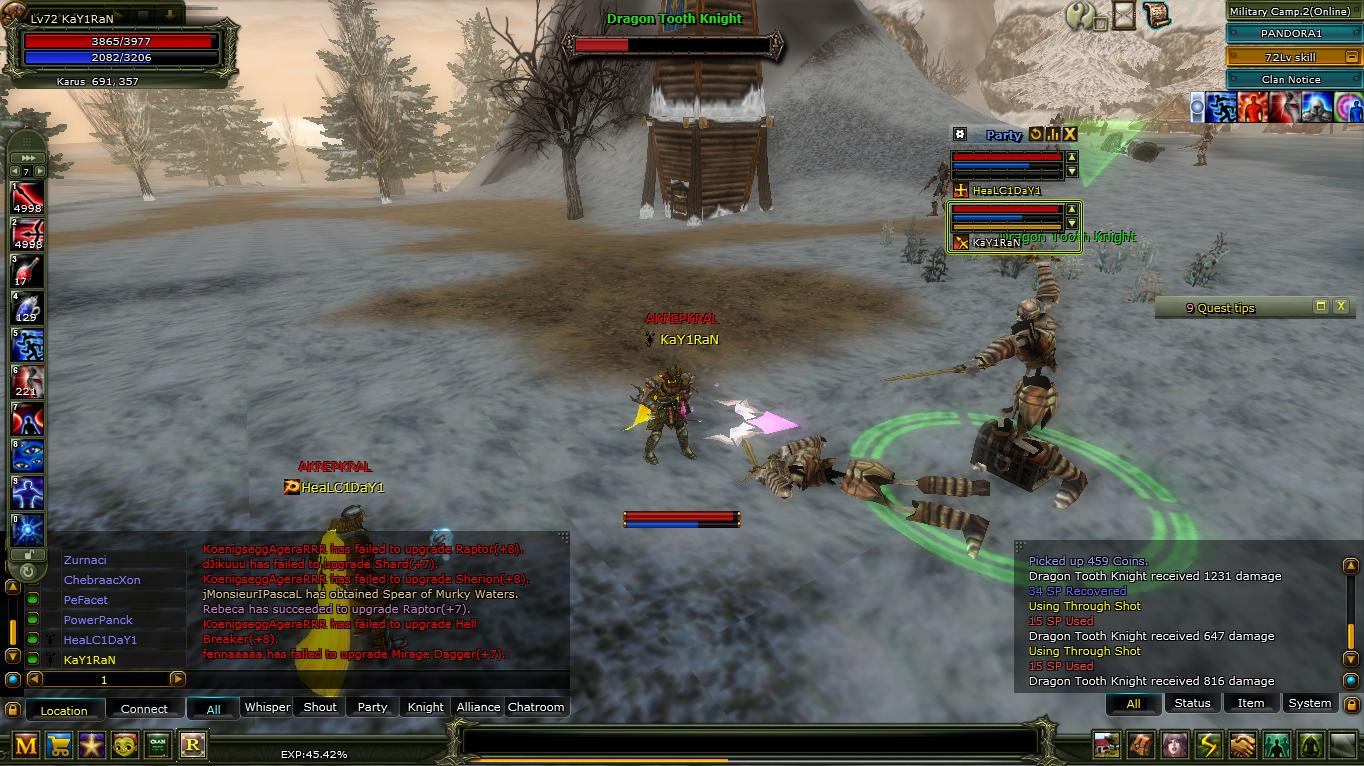Image resolution: width=1364 pixels, height=766 pixels.
Task: Switch chat to the Whisper tab
Action: pyautogui.click(x=267, y=707)
